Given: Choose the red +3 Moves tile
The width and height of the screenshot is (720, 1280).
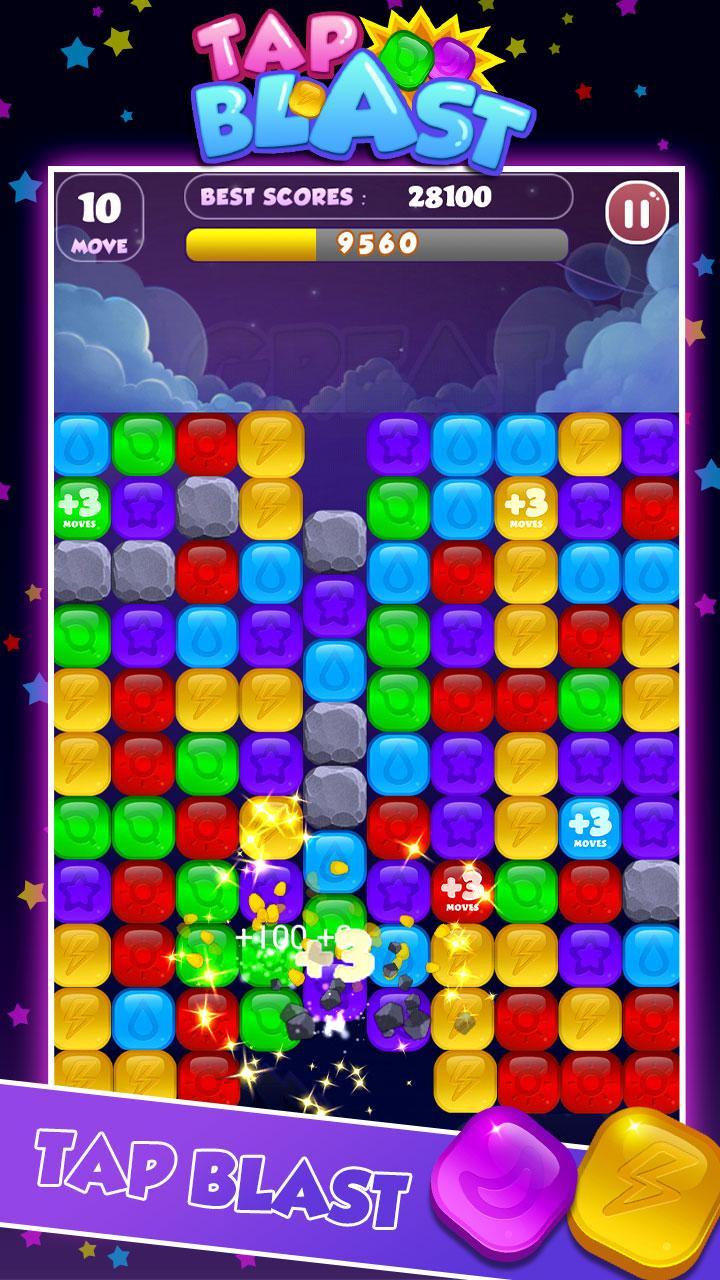Looking at the screenshot, I should tap(461, 889).
